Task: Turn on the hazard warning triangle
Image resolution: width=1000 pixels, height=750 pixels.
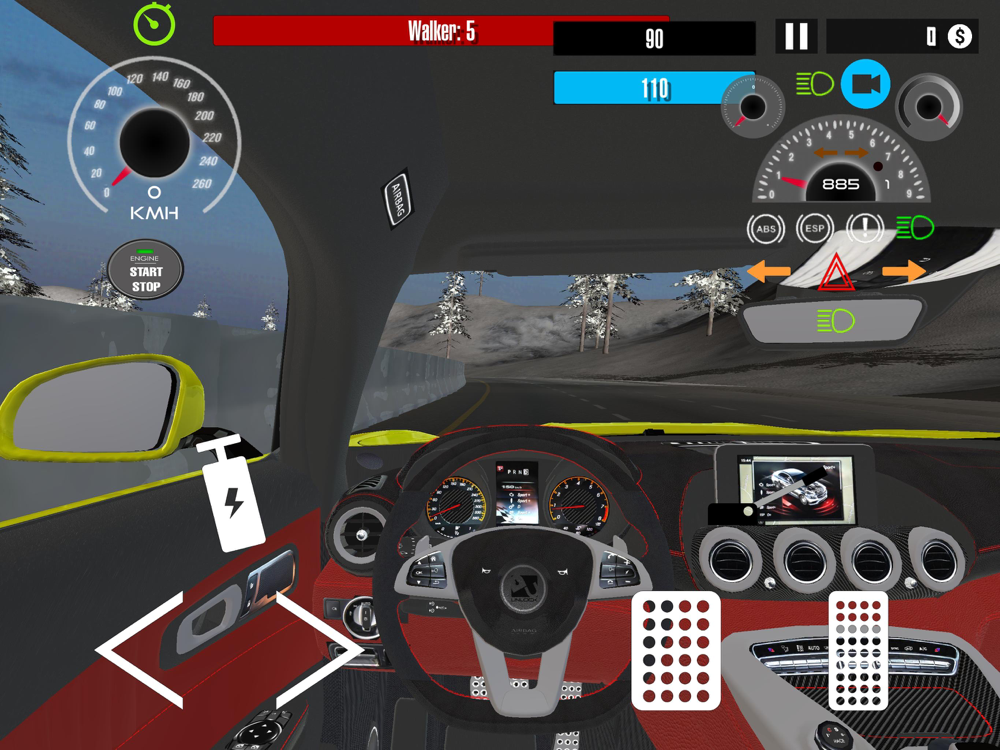Action: pyautogui.click(x=834, y=272)
